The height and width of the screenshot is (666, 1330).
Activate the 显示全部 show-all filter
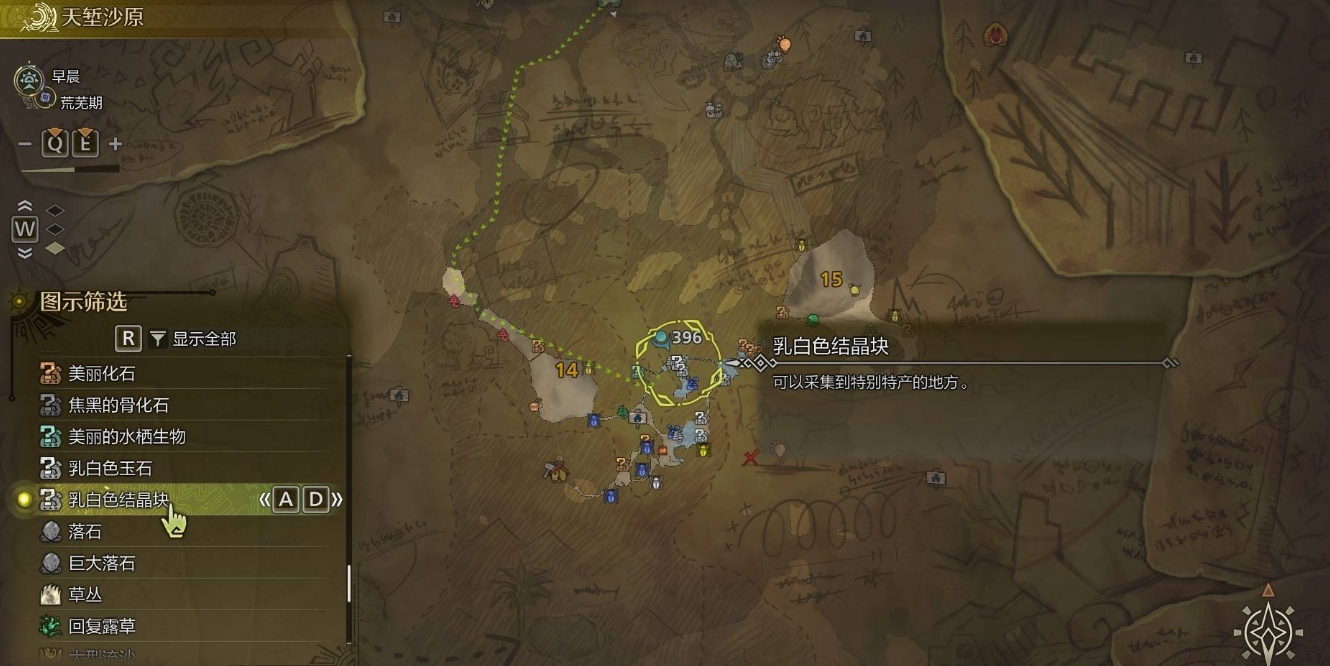pos(203,339)
